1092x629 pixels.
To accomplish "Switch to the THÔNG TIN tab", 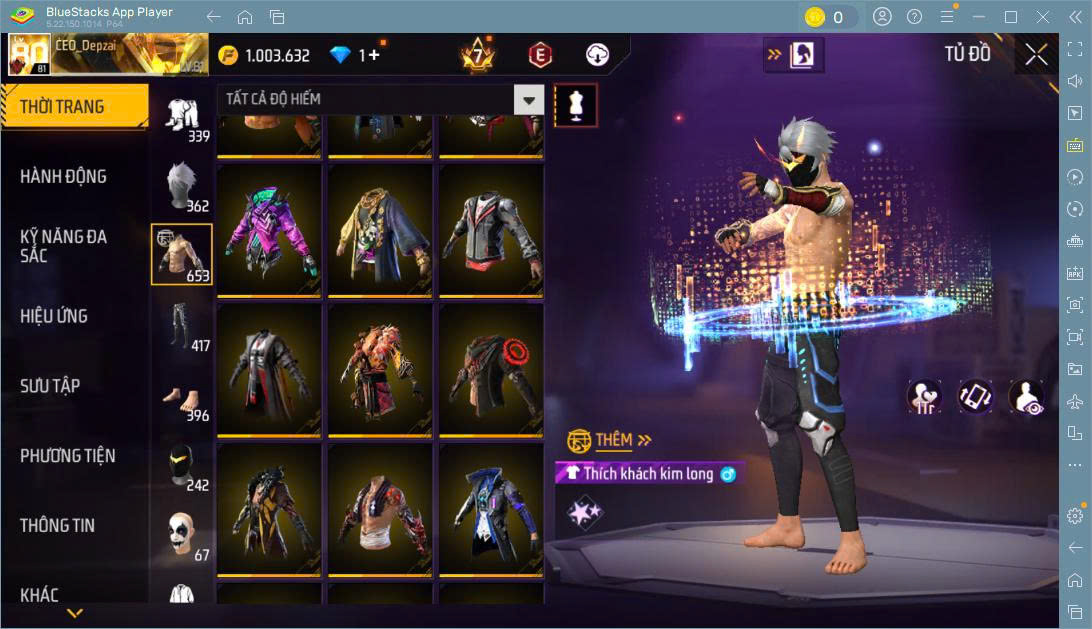I will point(59,525).
